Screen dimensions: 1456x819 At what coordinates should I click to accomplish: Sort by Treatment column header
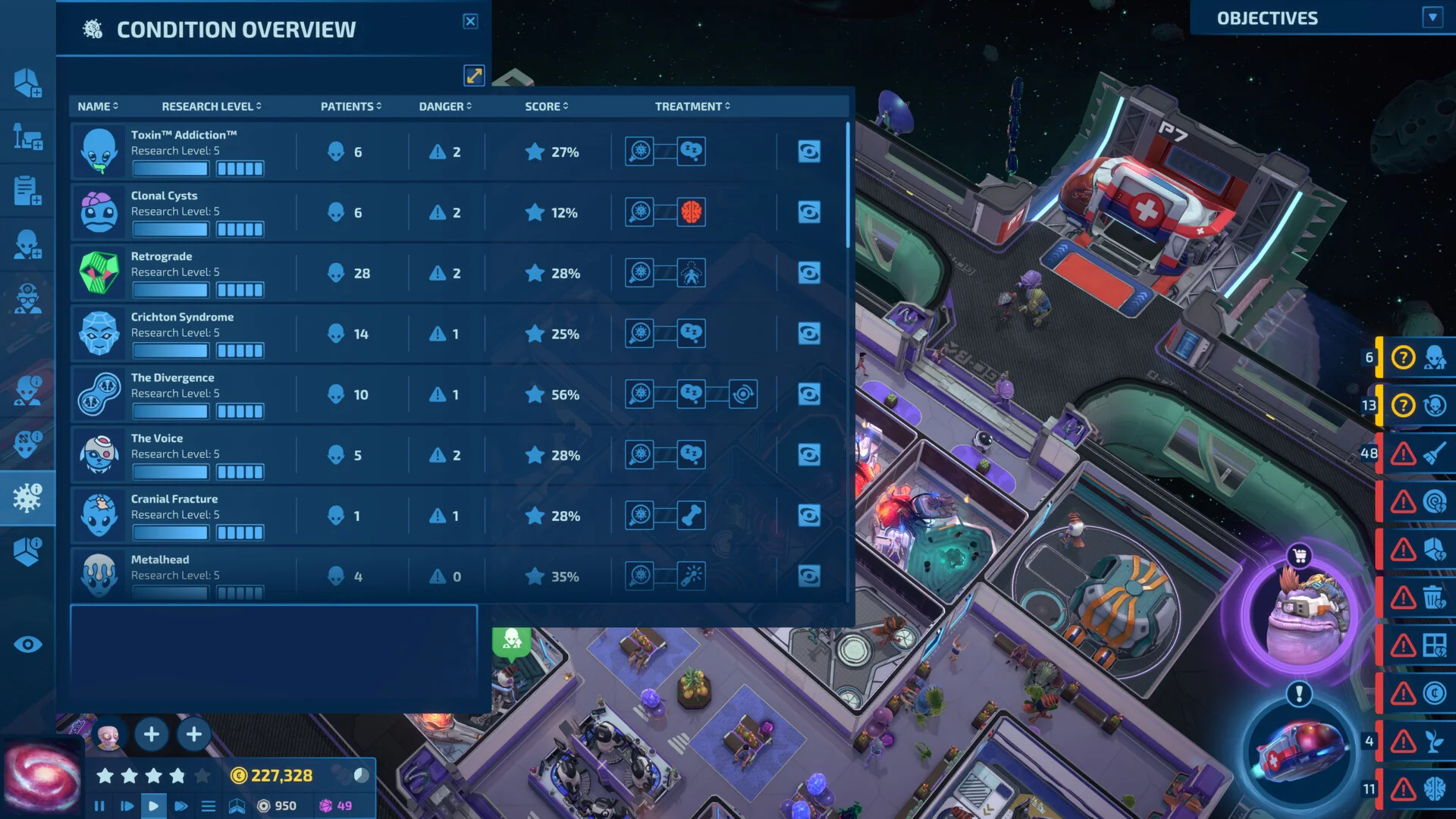tap(692, 106)
